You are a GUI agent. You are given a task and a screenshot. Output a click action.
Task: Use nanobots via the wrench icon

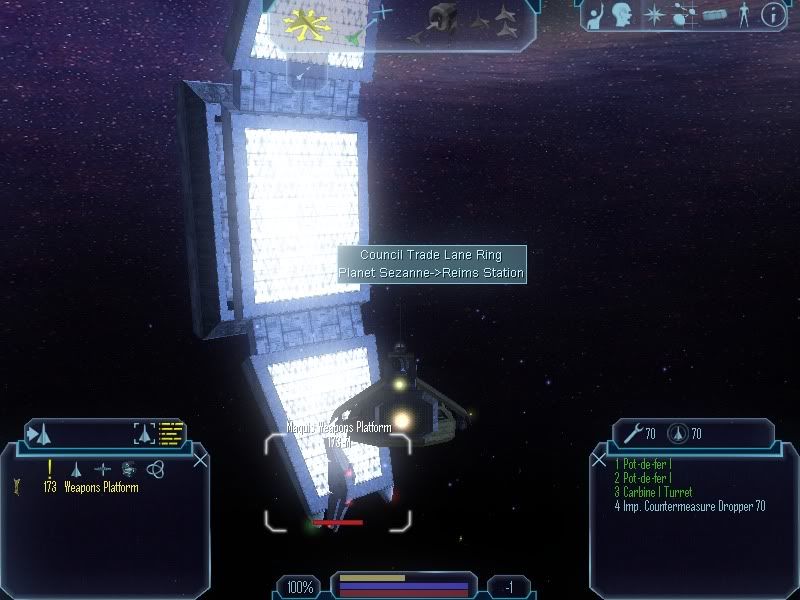pyautogui.click(x=632, y=434)
